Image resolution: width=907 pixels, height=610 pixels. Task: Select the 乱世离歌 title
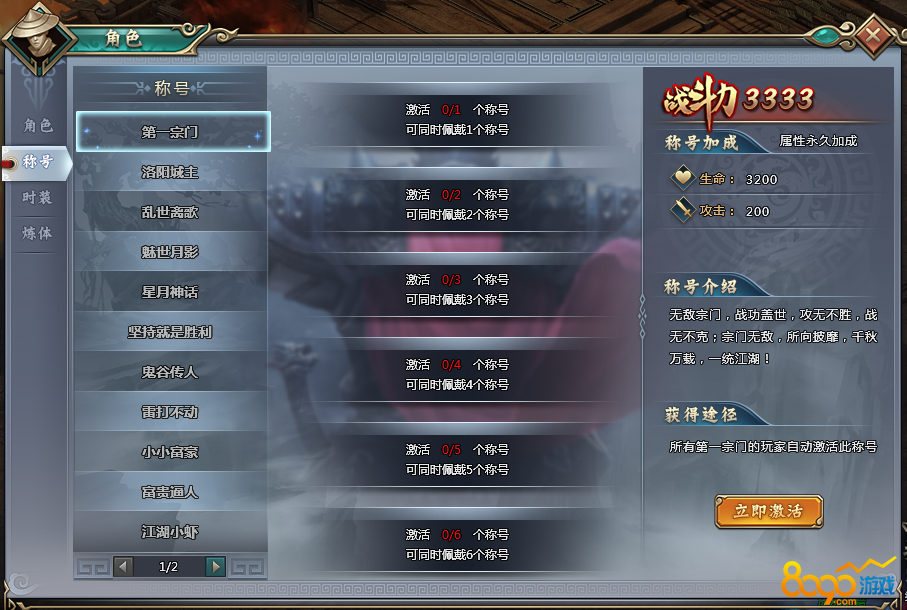(x=171, y=212)
